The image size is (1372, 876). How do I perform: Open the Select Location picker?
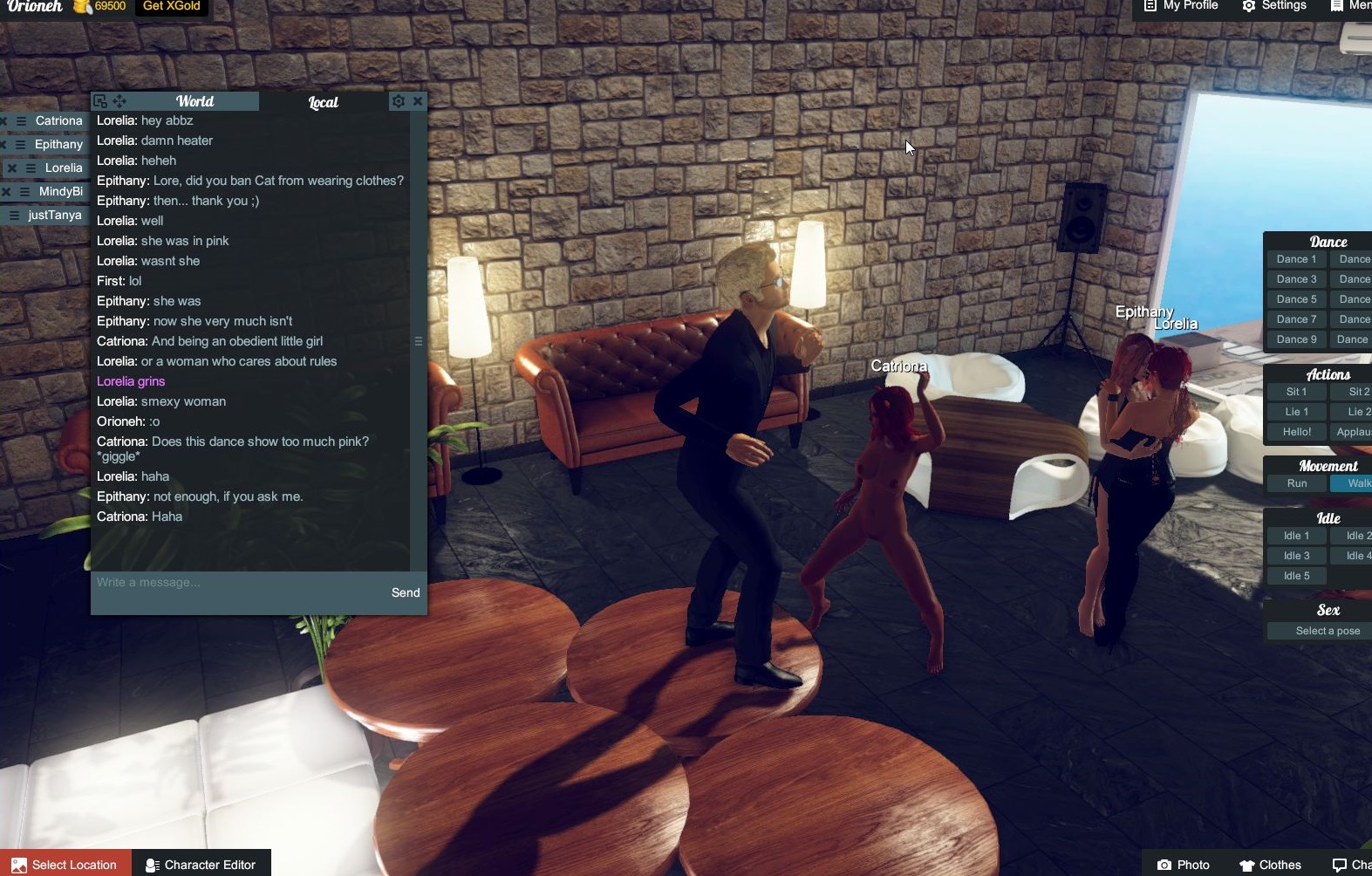pyautogui.click(x=65, y=864)
